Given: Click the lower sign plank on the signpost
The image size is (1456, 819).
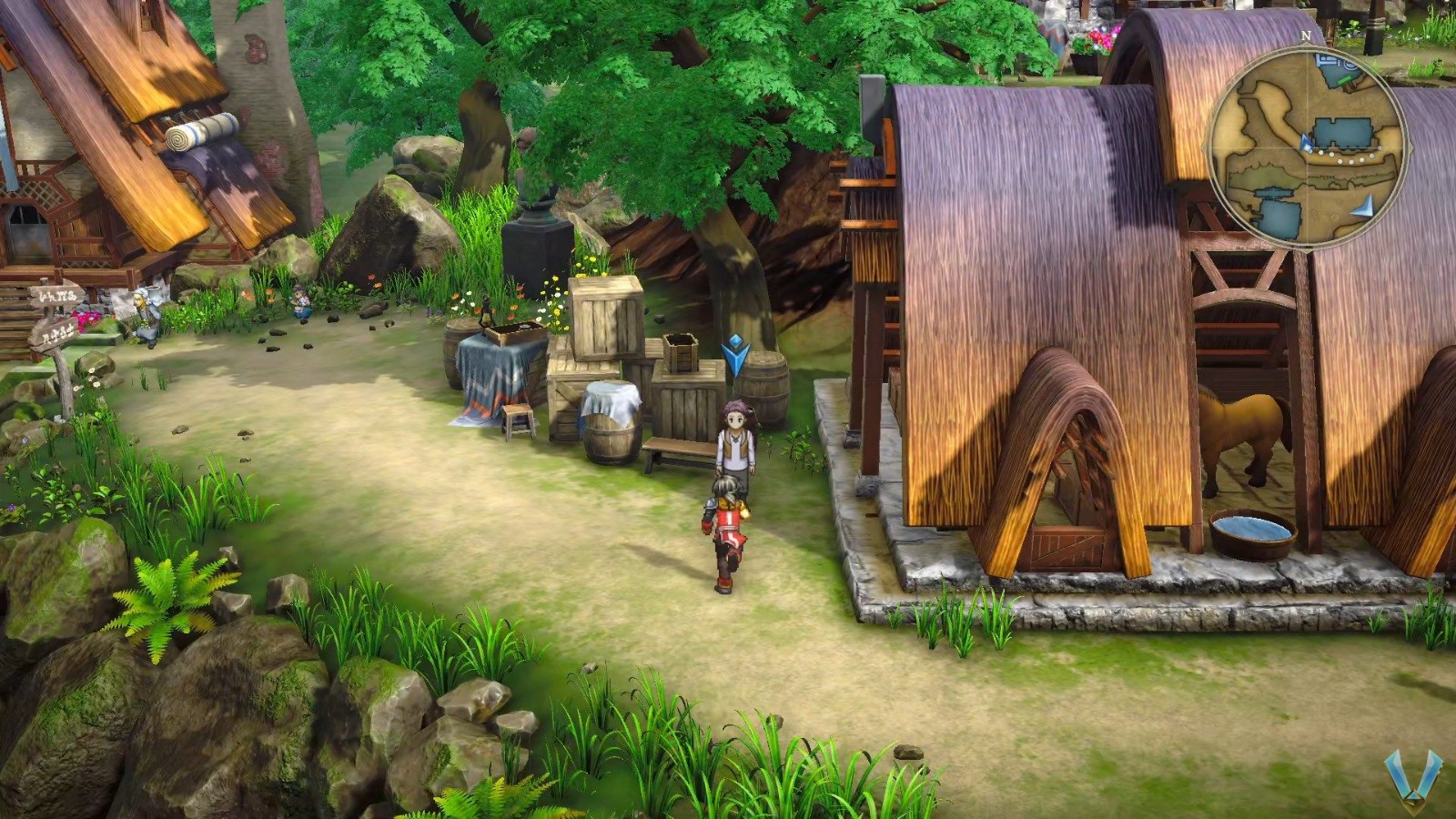Looking at the screenshot, I should click(x=53, y=334).
